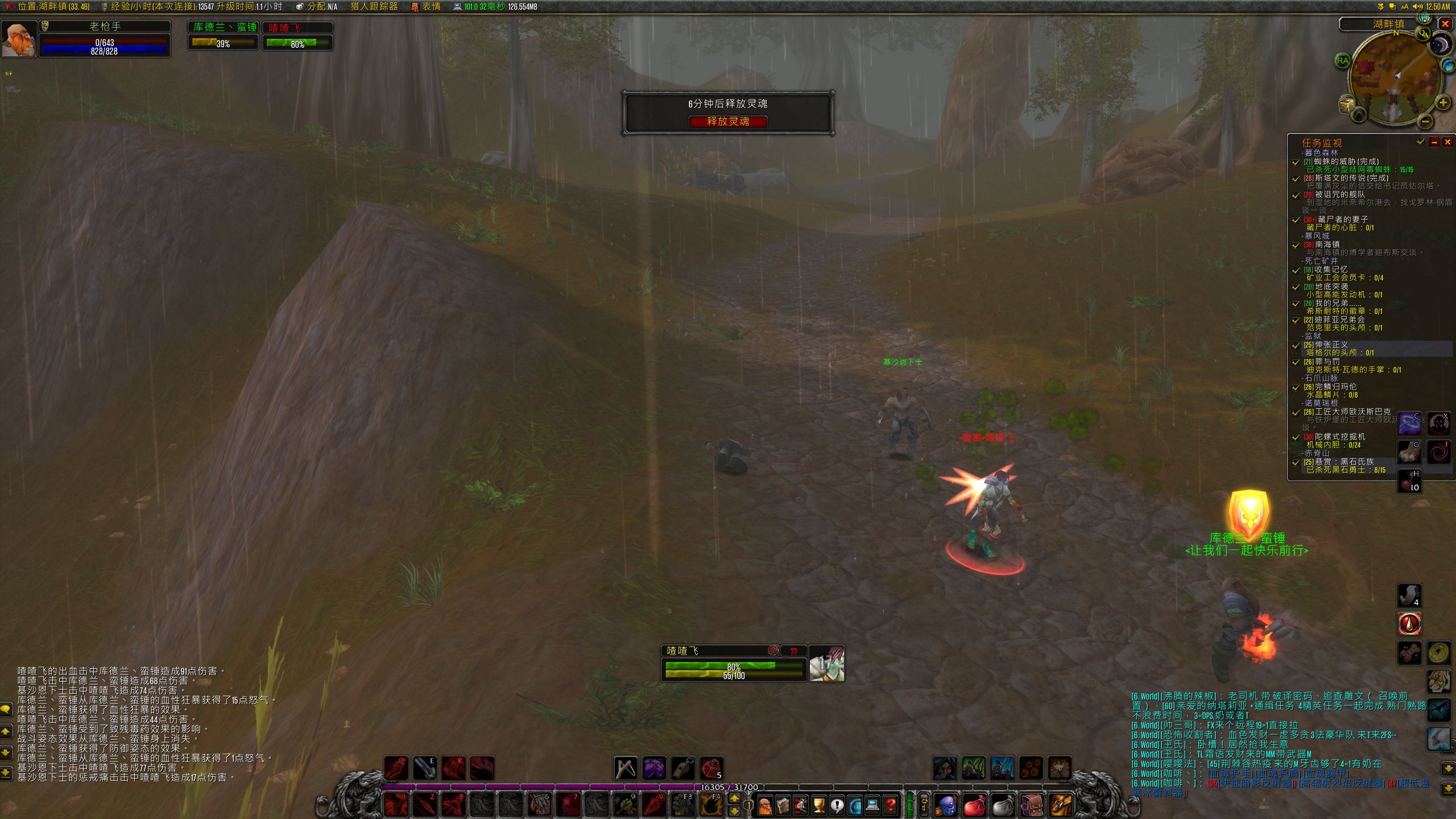Select the target frame of 喳喳飞

click(734, 663)
